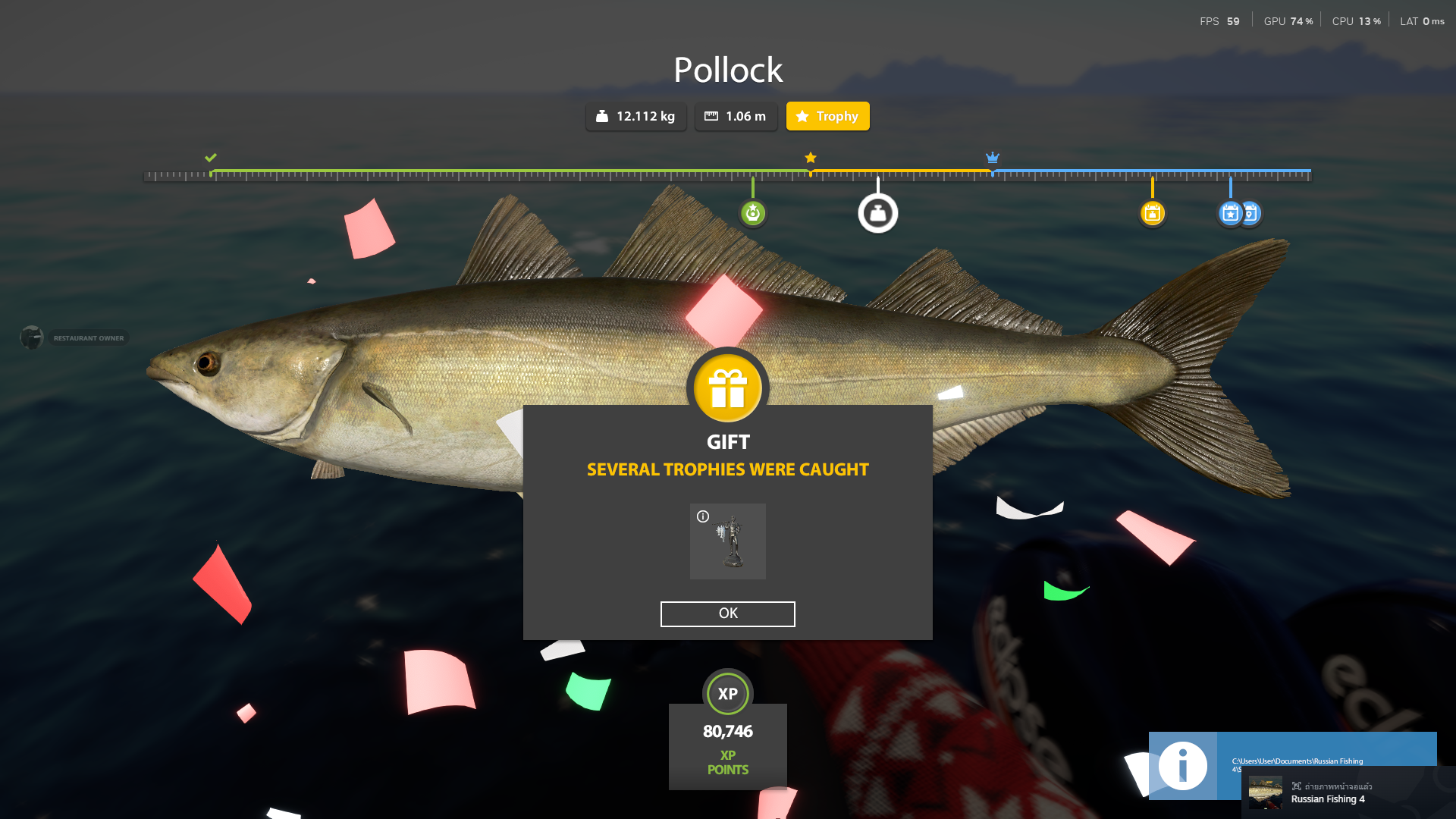Screen dimensions: 1456x819
Task: Click the green XP circle icon
Action: point(727,693)
